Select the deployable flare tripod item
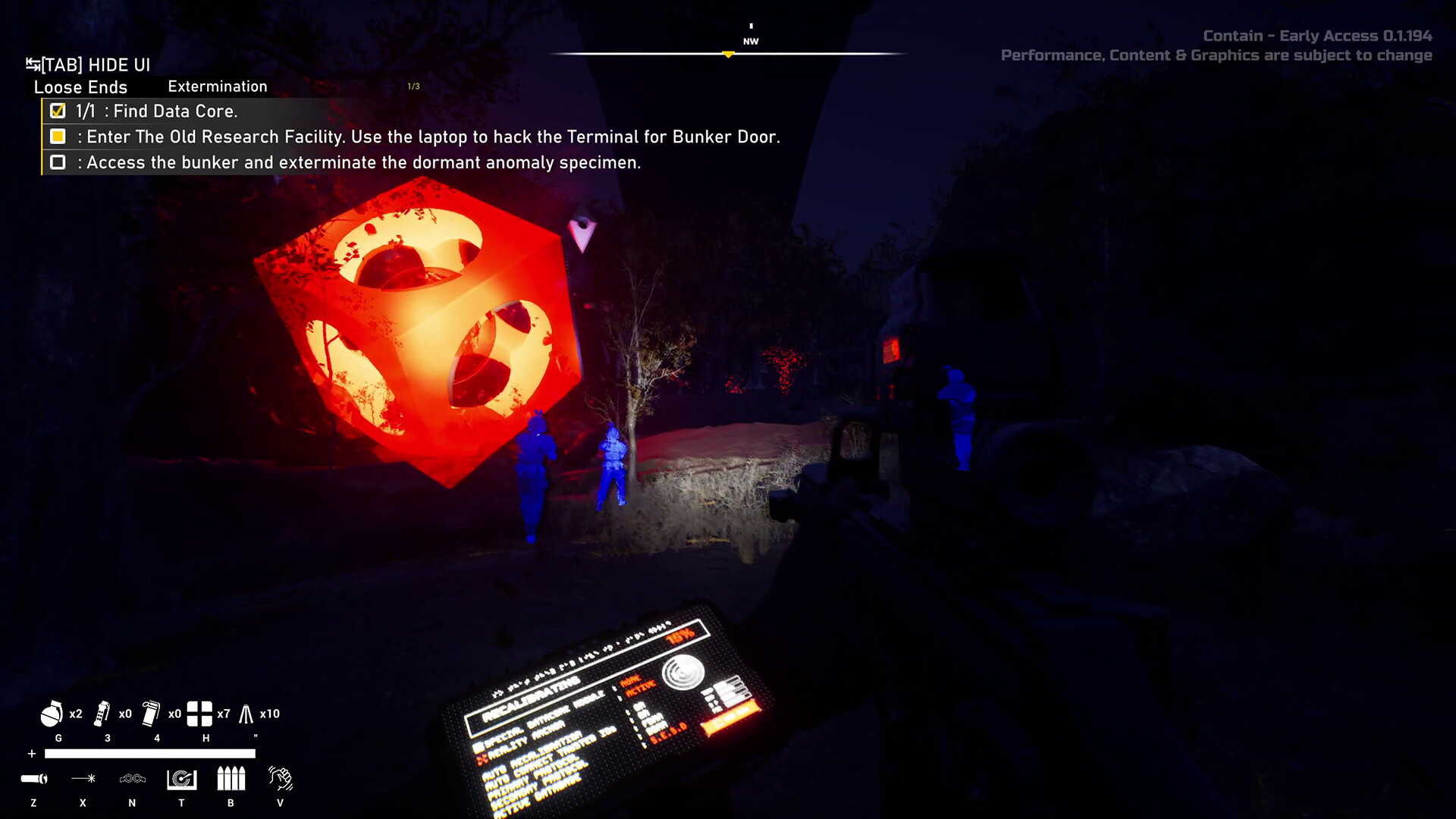Image resolution: width=1456 pixels, height=819 pixels. click(246, 714)
